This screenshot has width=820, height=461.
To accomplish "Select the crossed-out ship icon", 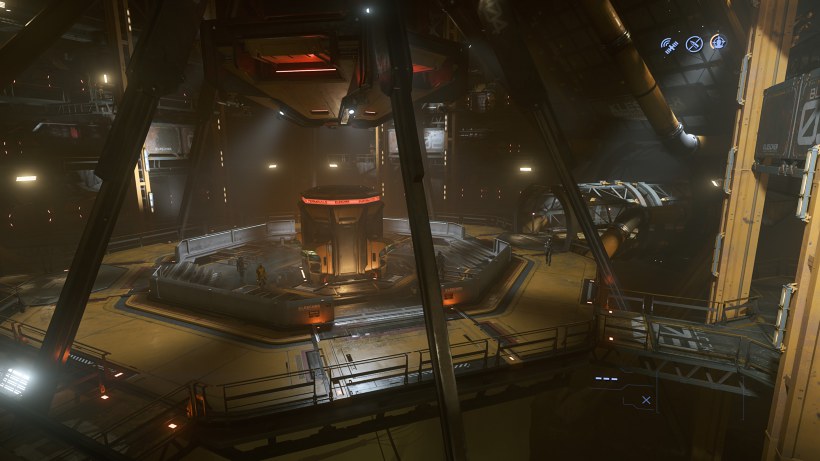I will tap(693, 43).
